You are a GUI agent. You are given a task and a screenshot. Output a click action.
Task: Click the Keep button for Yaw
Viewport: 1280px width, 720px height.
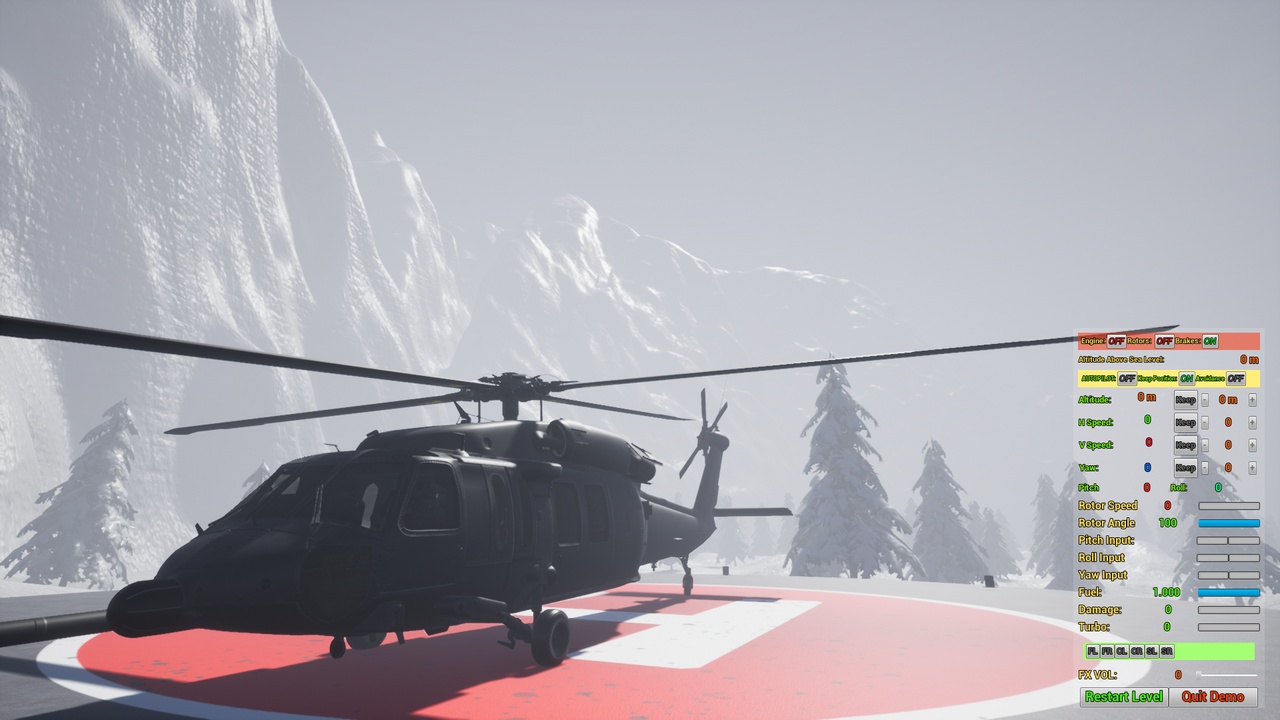[x=1185, y=467]
